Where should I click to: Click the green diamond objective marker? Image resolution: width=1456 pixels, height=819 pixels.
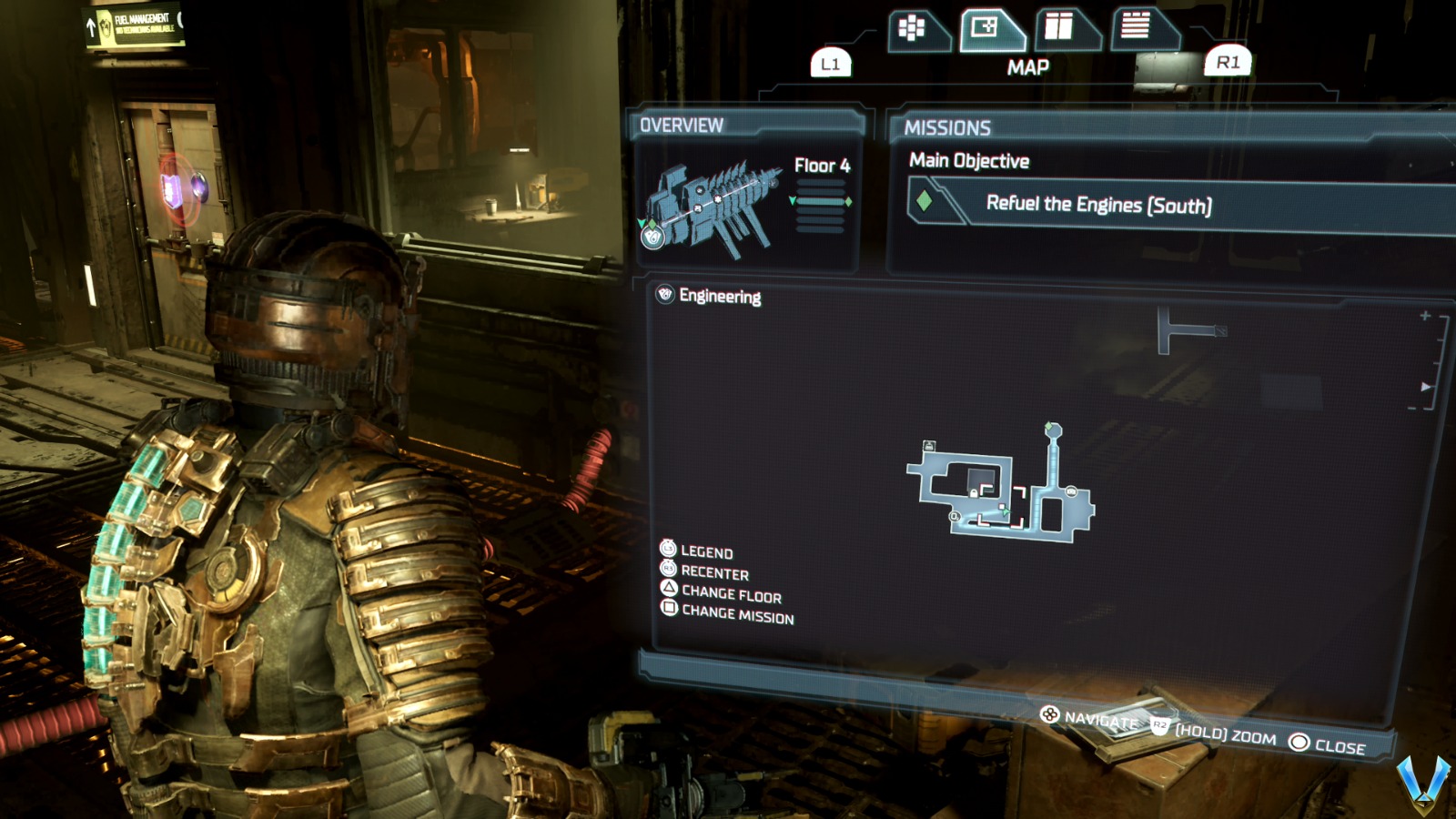pyautogui.click(x=1048, y=425)
